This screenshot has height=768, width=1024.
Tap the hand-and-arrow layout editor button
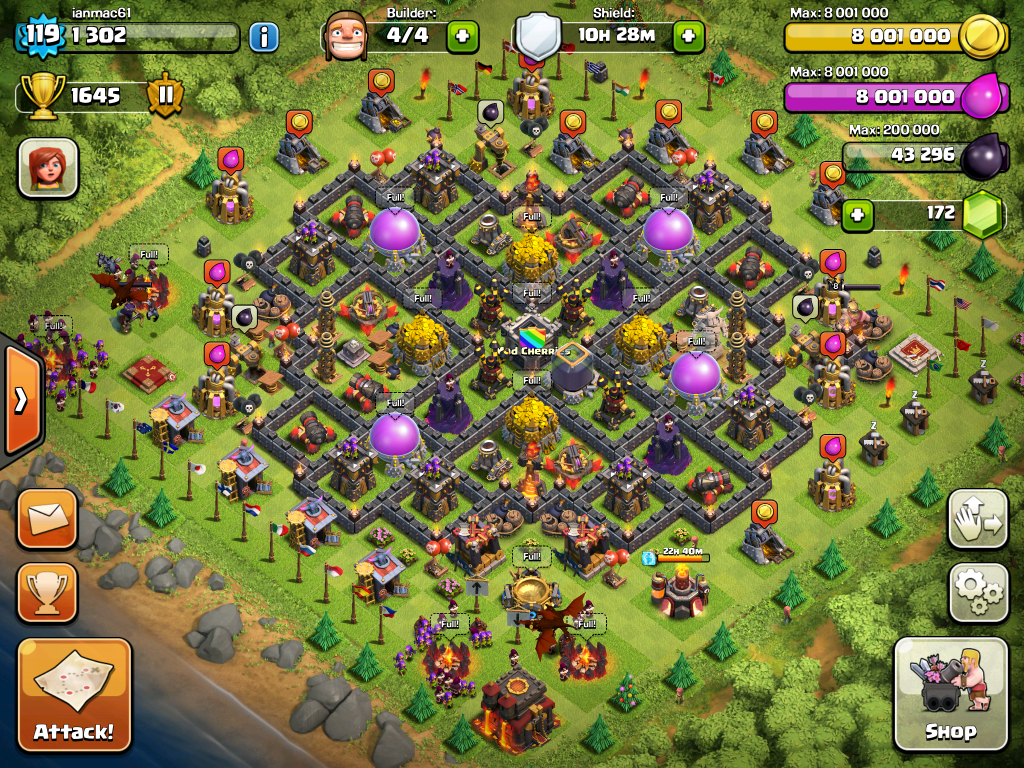975,519
